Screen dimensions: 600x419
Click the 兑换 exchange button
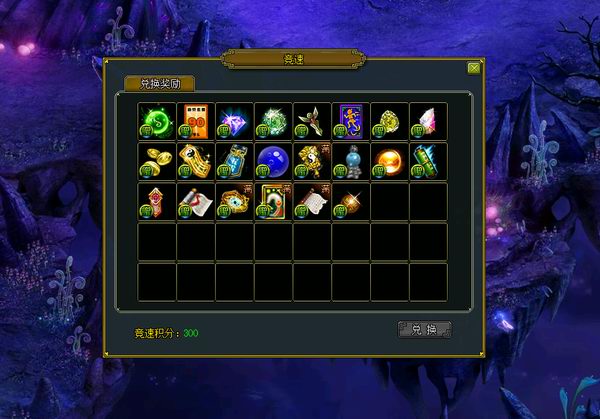click(x=424, y=329)
